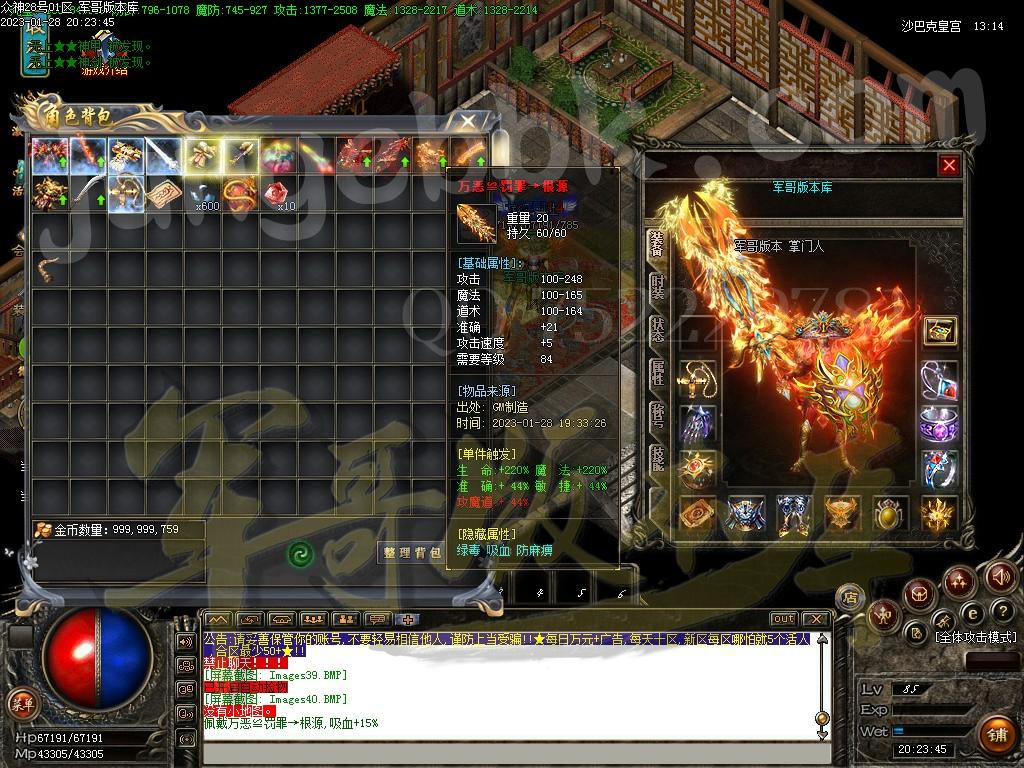Open the 状态 status tab
This screenshot has width=1024, height=768.
click(657, 330)
